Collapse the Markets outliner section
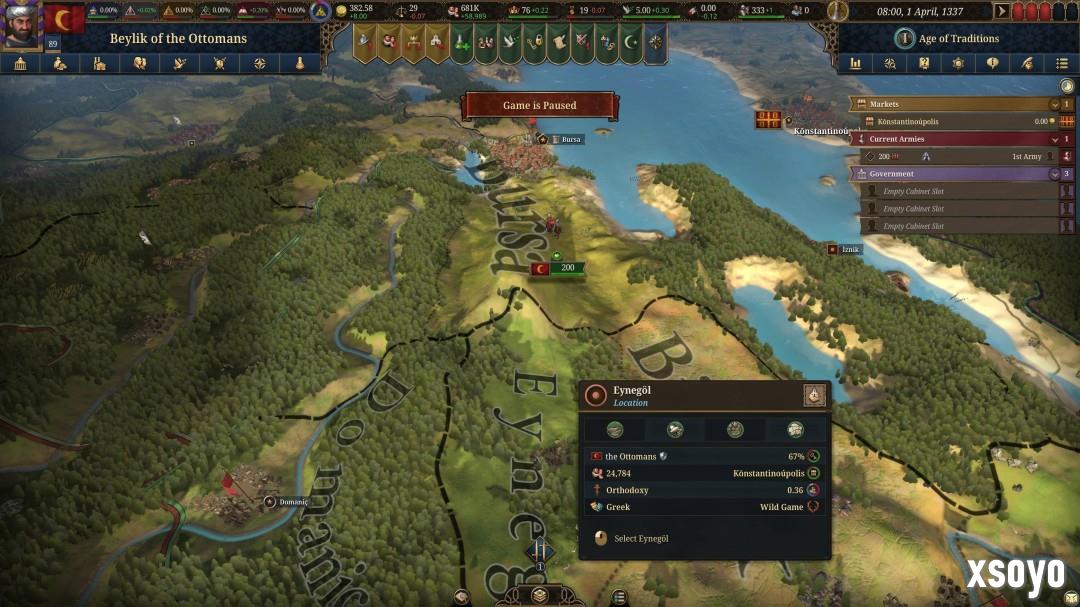This screenshot has width=1080, height=607. [1054, 104]
